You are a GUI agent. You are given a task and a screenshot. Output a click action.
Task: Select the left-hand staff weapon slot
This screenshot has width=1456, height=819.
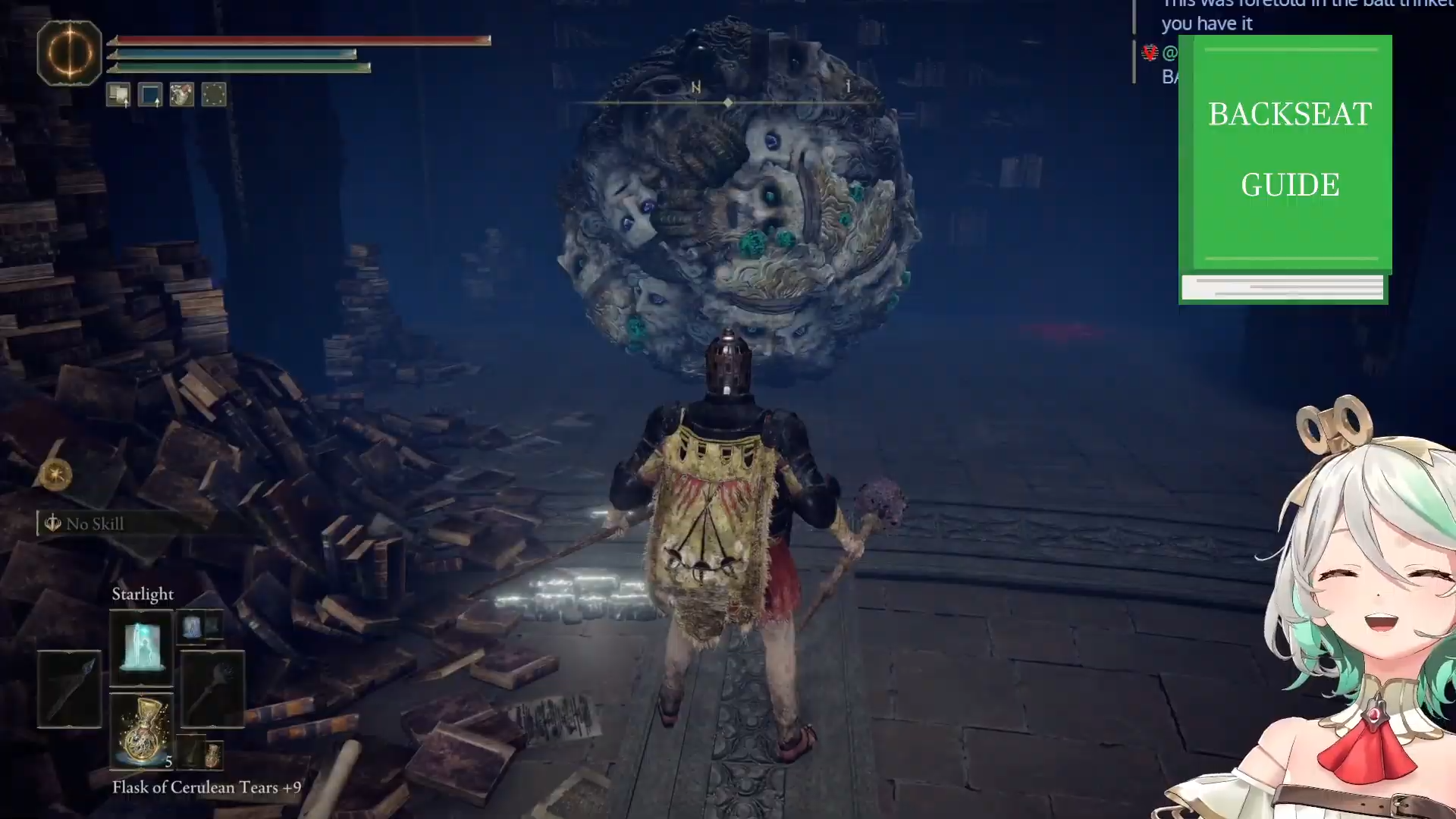tap(69, 689)
